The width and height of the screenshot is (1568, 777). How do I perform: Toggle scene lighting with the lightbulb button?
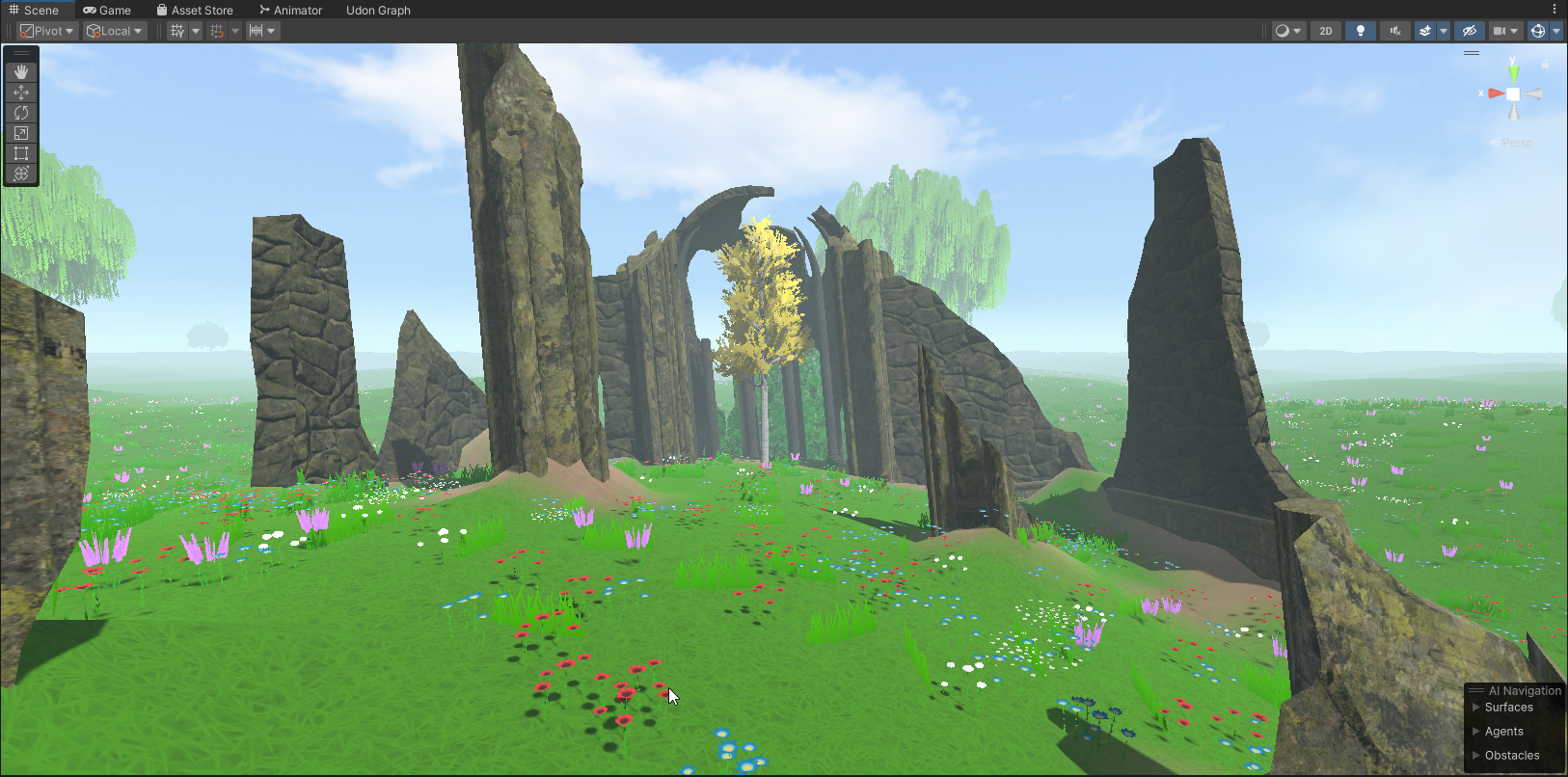(1361, 31)
